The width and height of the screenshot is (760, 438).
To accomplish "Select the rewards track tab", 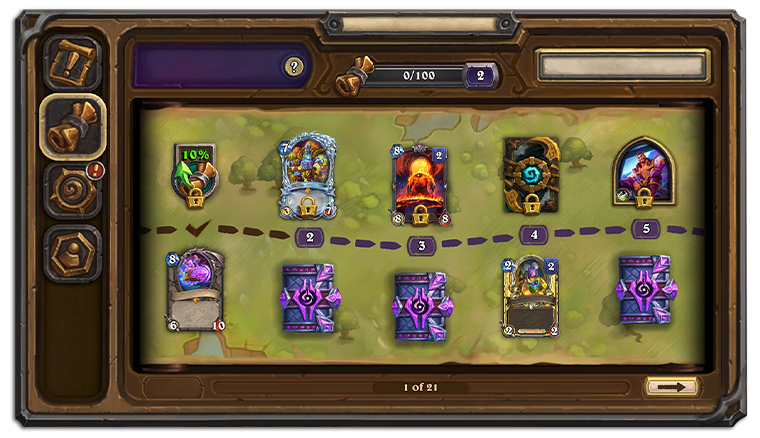I will tap(73, 126).
